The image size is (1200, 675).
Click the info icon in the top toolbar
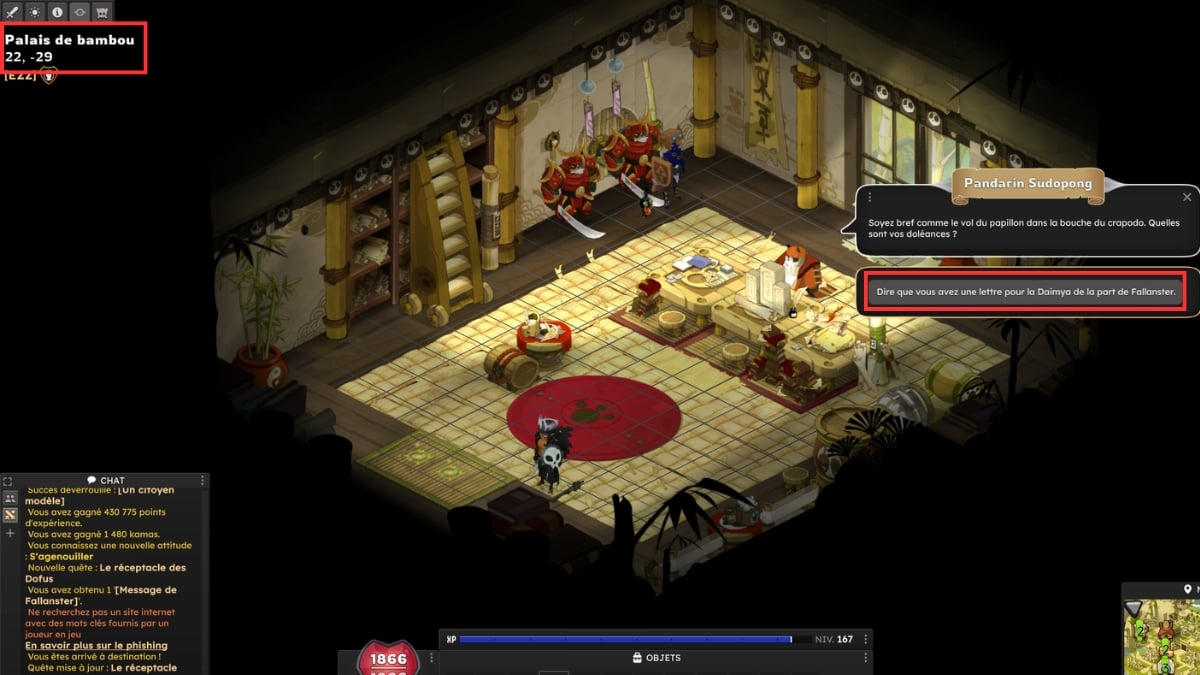57,12
